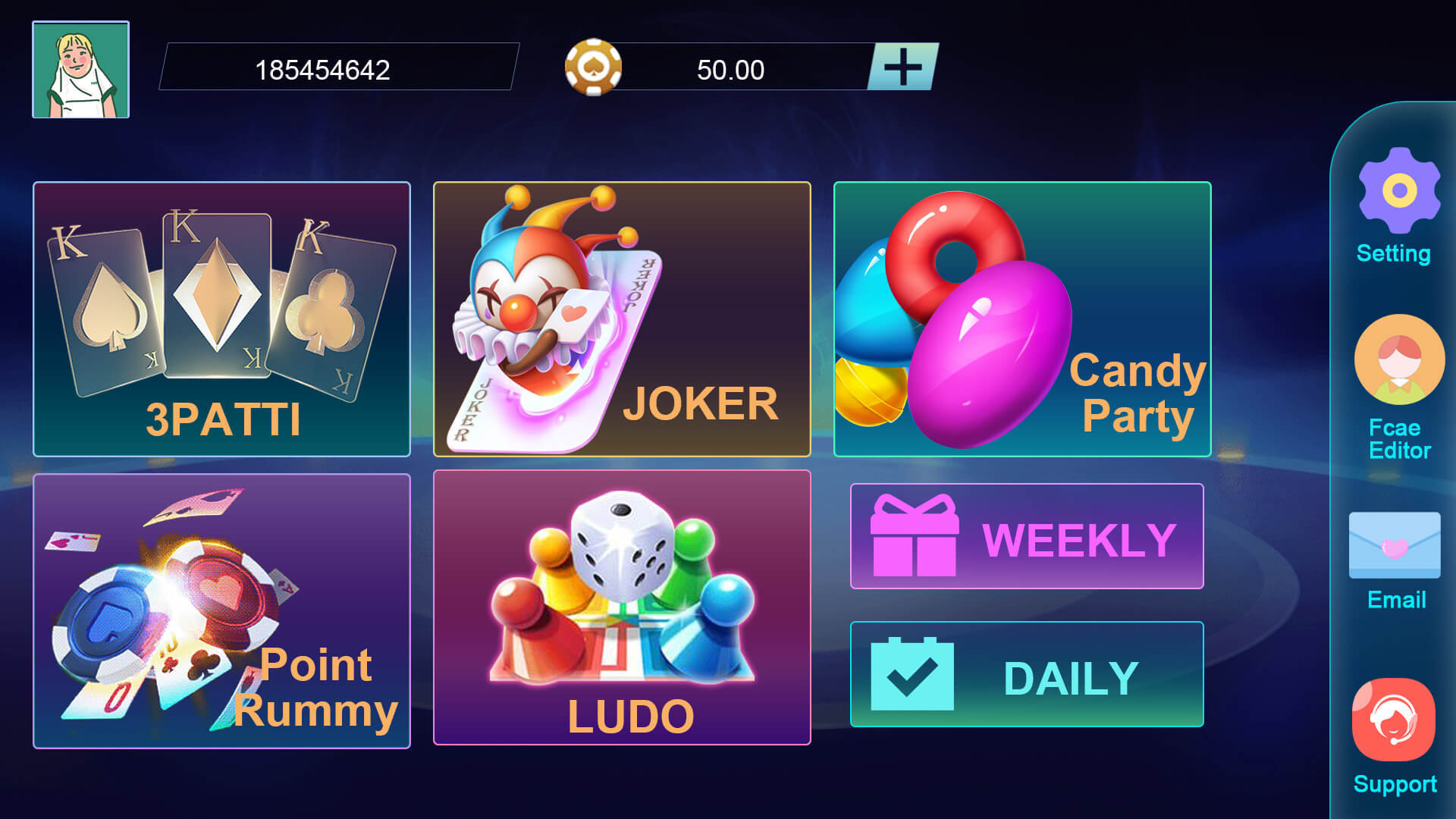This screenshot has width=1456, height=819.
Task: Open the DAILY check-in calendar icon
Action: point(914,673)
